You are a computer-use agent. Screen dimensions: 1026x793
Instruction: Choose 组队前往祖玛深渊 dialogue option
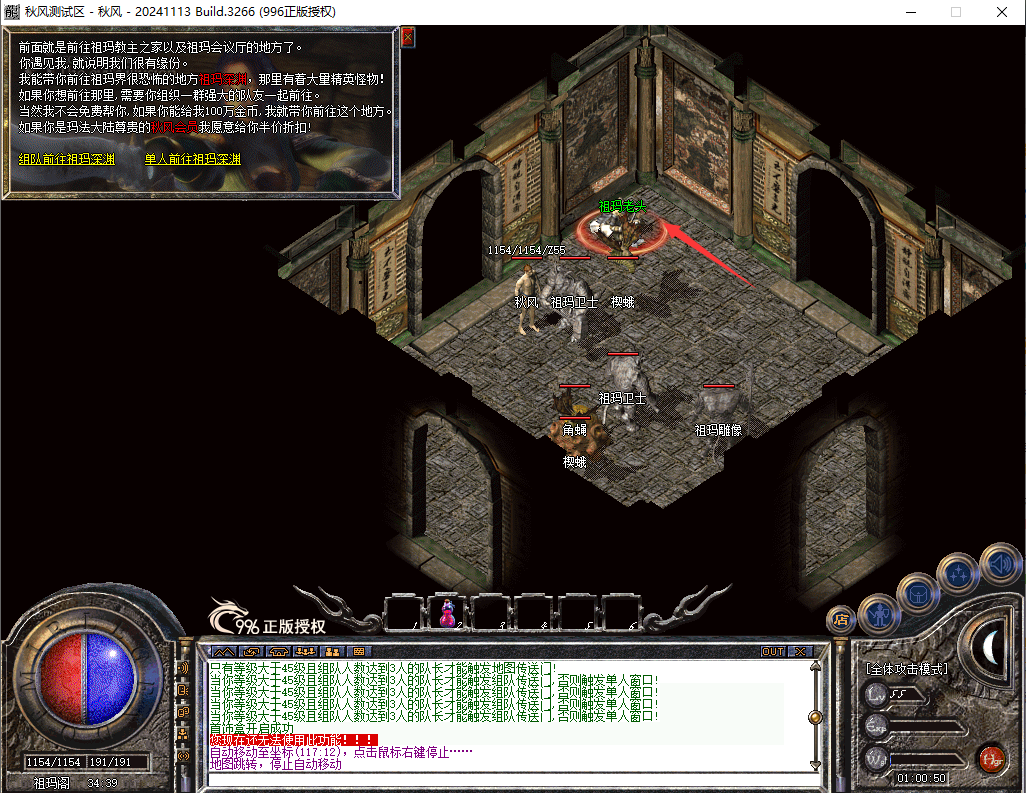pyautogui.click(x=66, y=159)
